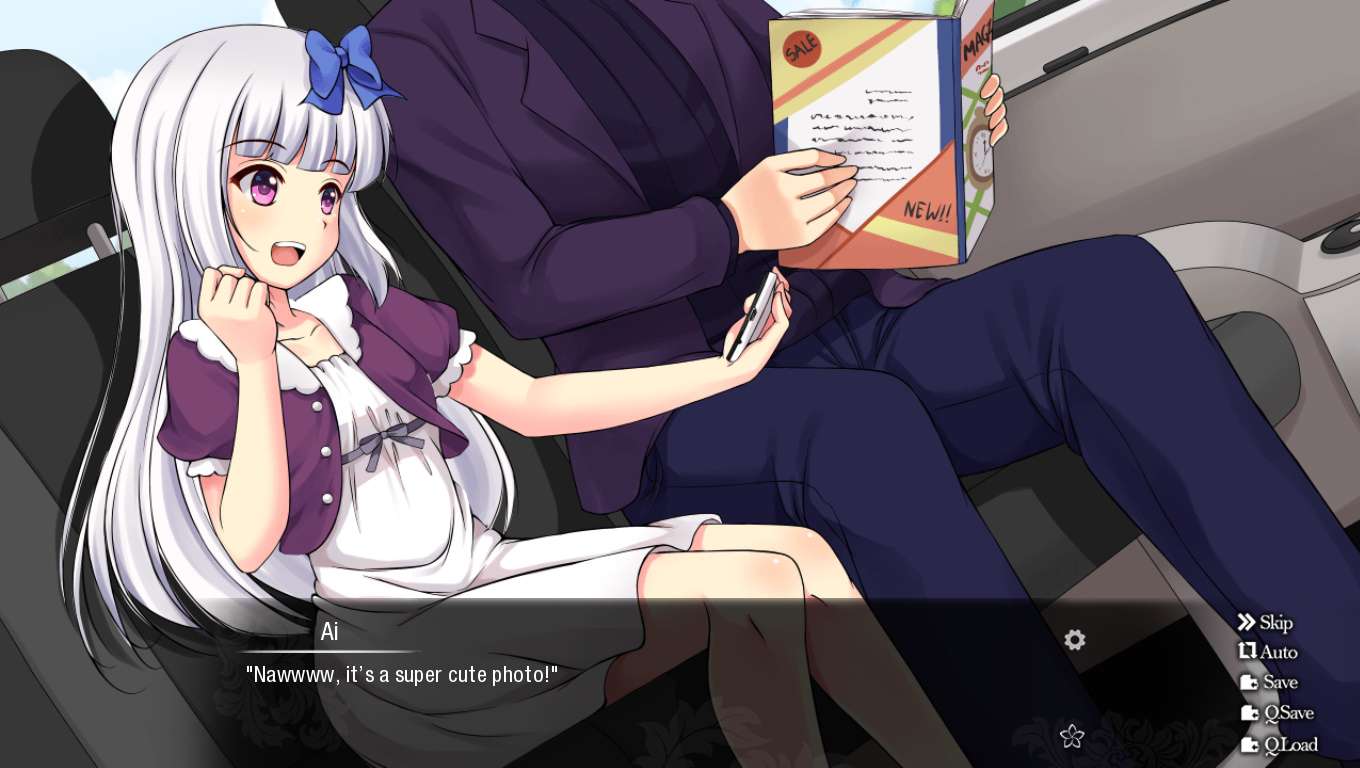This screenshot has height=768, width=1360.
Task: Activate the Skip button
Action: 1265,623
